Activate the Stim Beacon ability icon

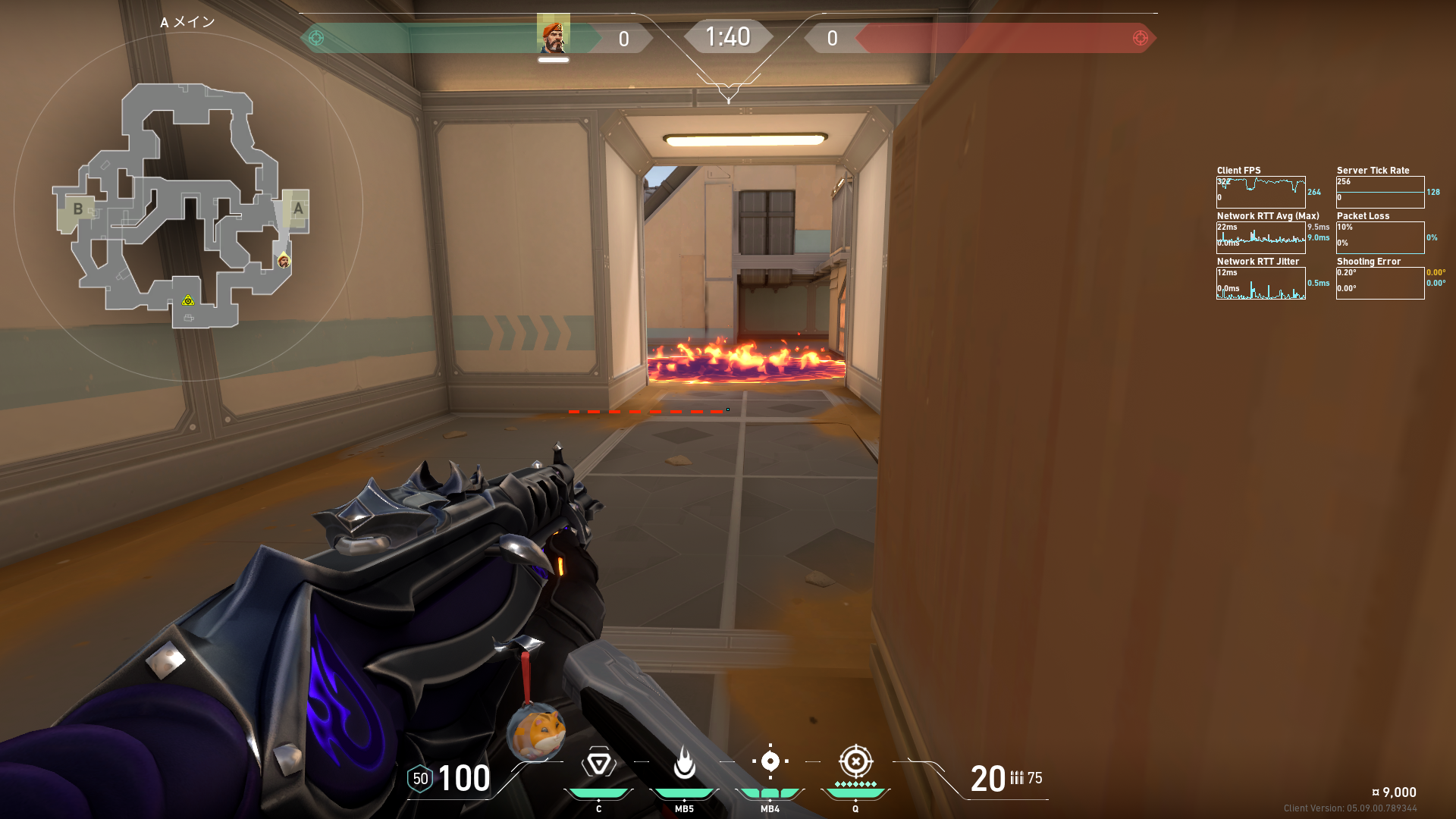(598, 763)
